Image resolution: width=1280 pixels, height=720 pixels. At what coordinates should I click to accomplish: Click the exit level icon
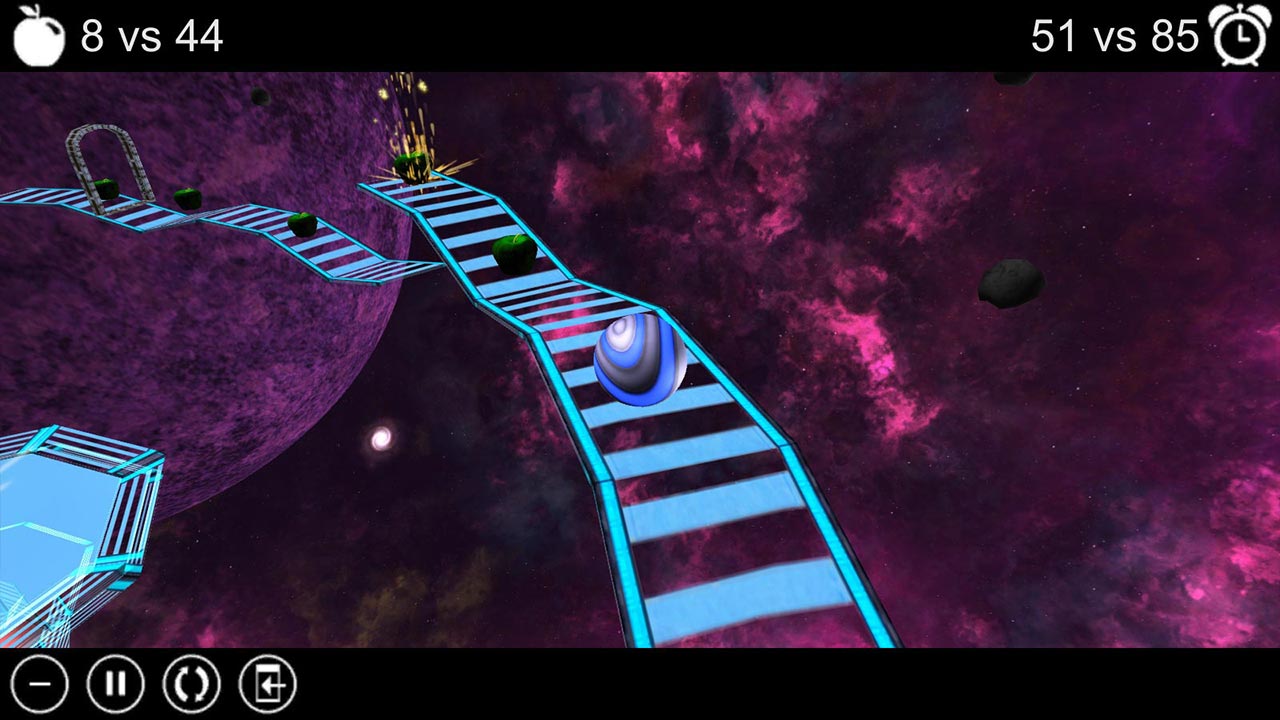tap(267, 684)
